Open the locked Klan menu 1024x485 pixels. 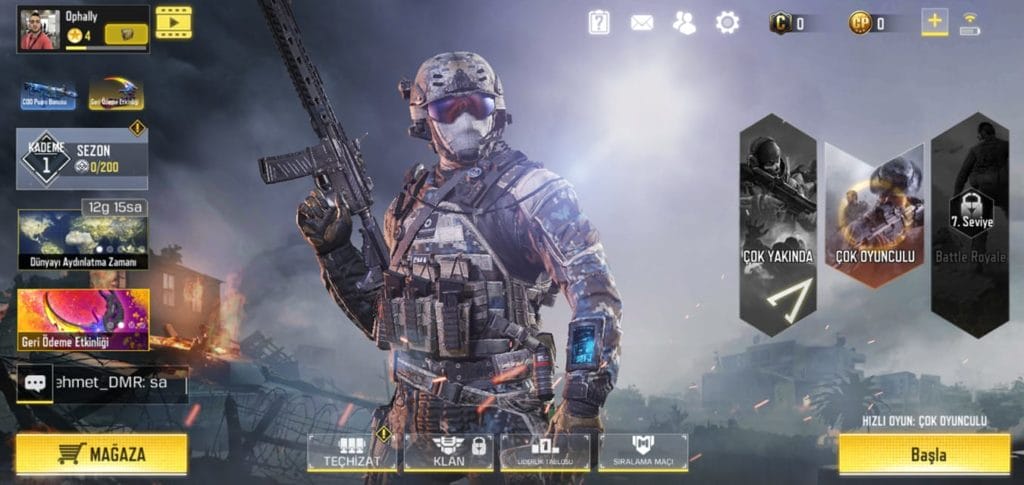tap(448, 452)
